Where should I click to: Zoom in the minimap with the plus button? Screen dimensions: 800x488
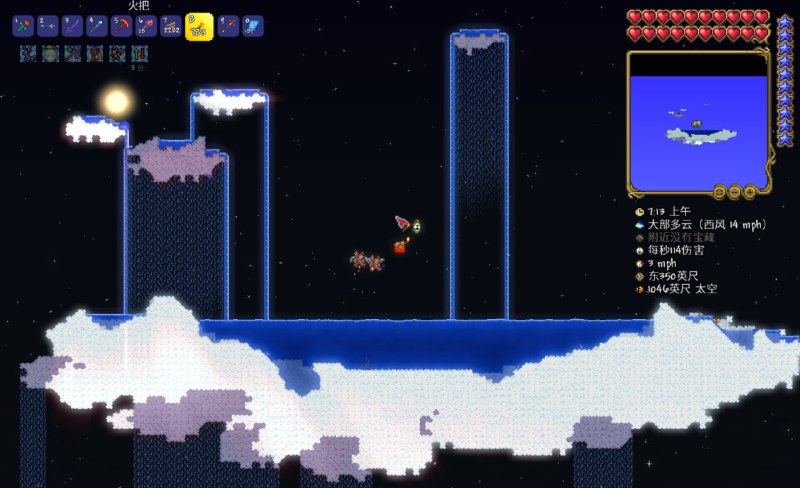[x=751, y=191]
